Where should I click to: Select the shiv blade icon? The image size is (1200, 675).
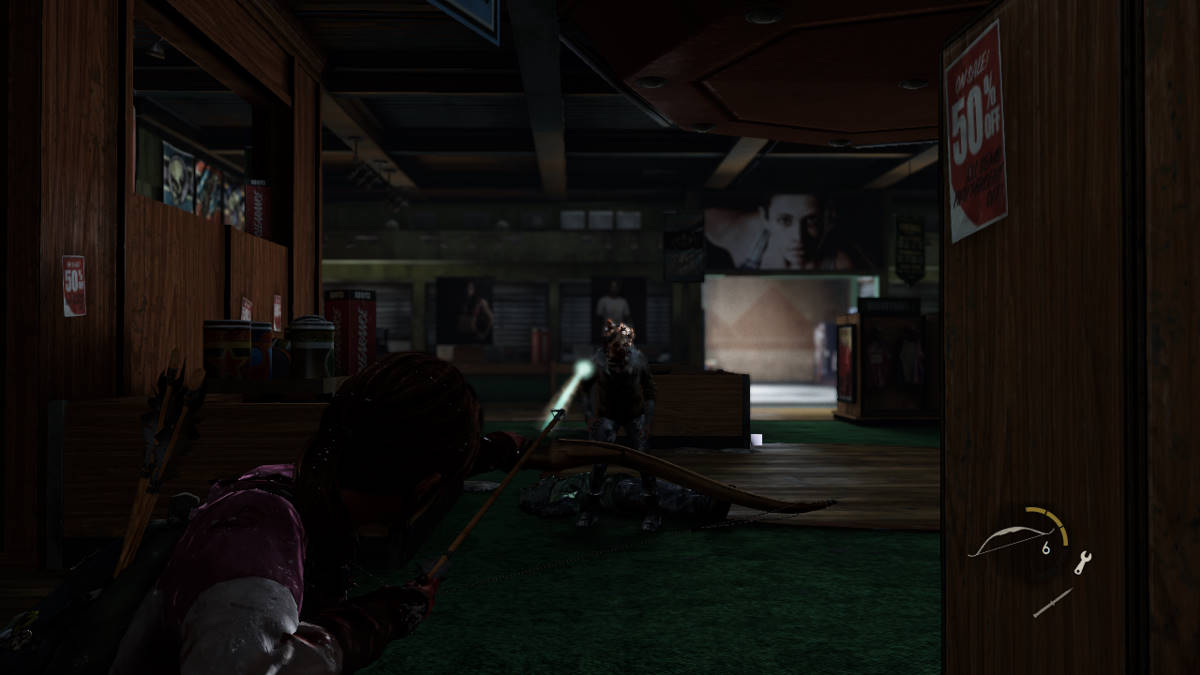pyautogui.click(x=1052, y=602)
